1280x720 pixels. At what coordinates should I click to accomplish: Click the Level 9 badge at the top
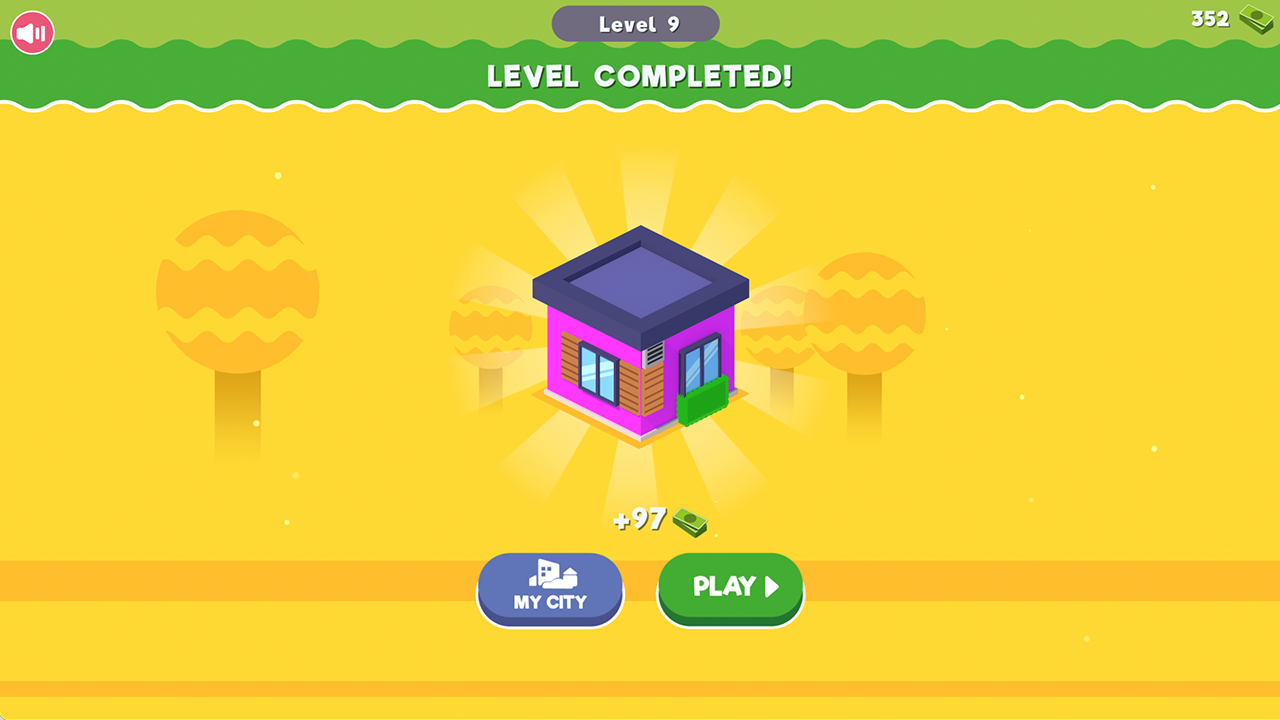[635, 23]
